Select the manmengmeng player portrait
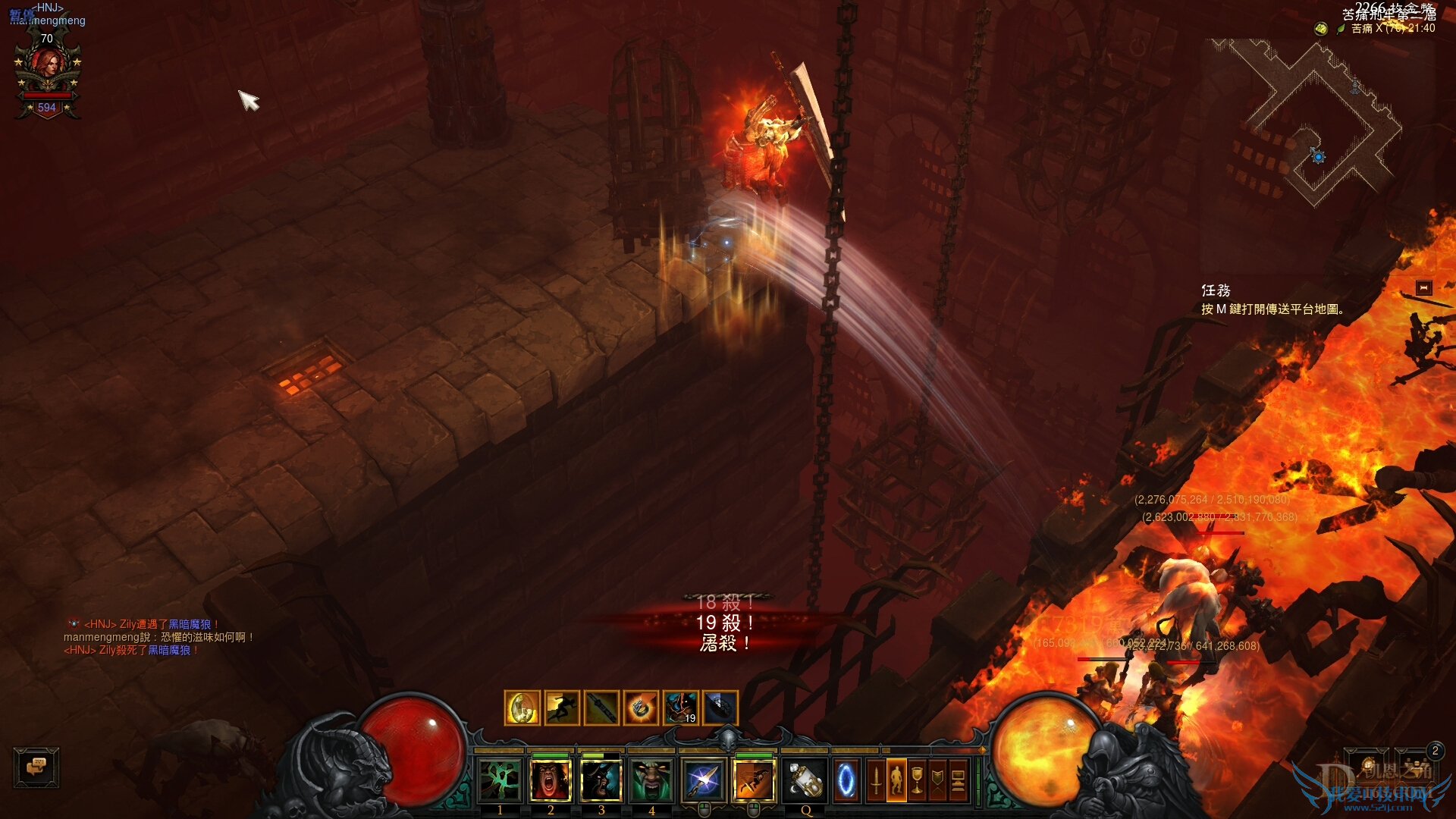 pos(47,70)
